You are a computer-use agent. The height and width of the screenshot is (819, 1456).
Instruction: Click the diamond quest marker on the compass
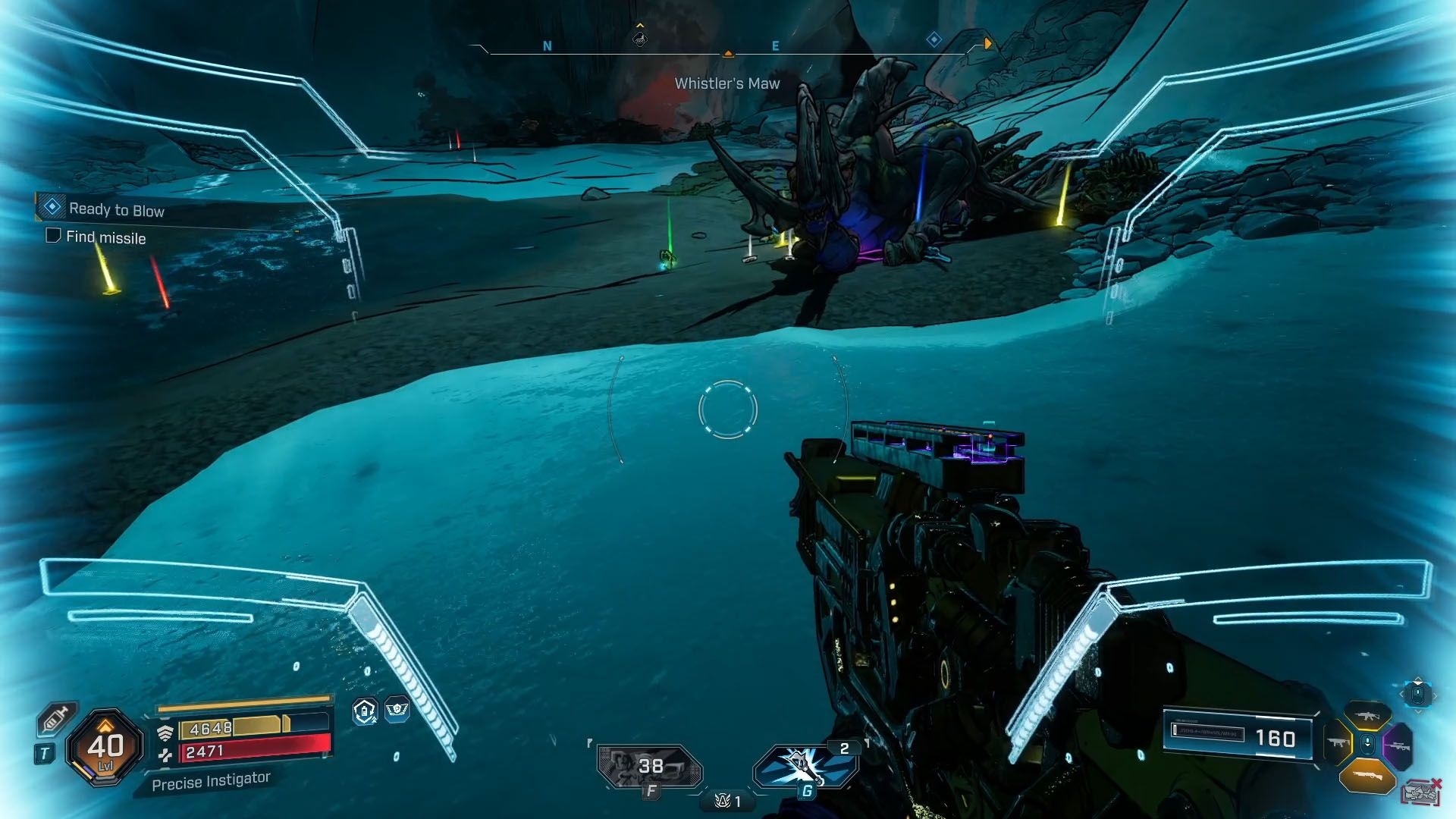tap(934, 39)
